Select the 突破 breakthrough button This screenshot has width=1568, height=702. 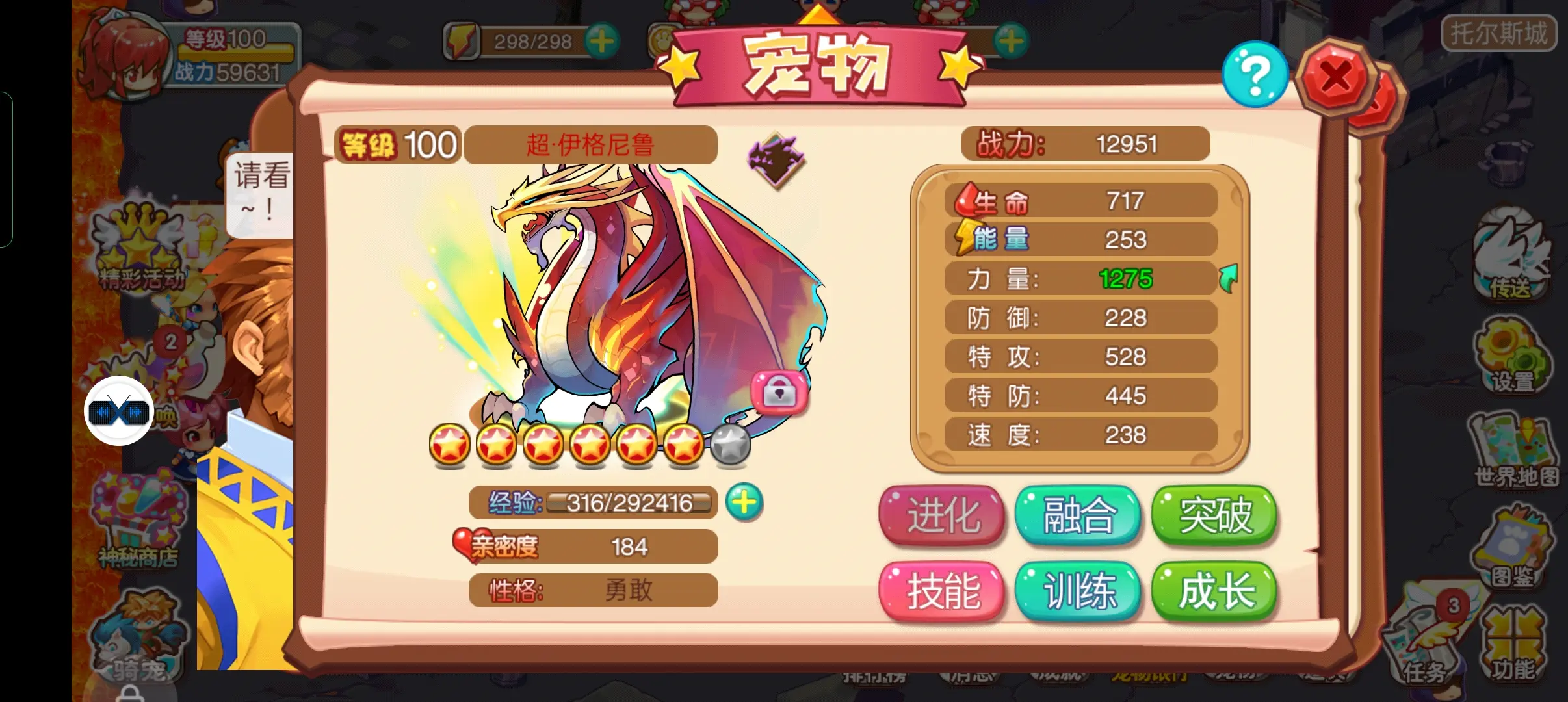1214,515
